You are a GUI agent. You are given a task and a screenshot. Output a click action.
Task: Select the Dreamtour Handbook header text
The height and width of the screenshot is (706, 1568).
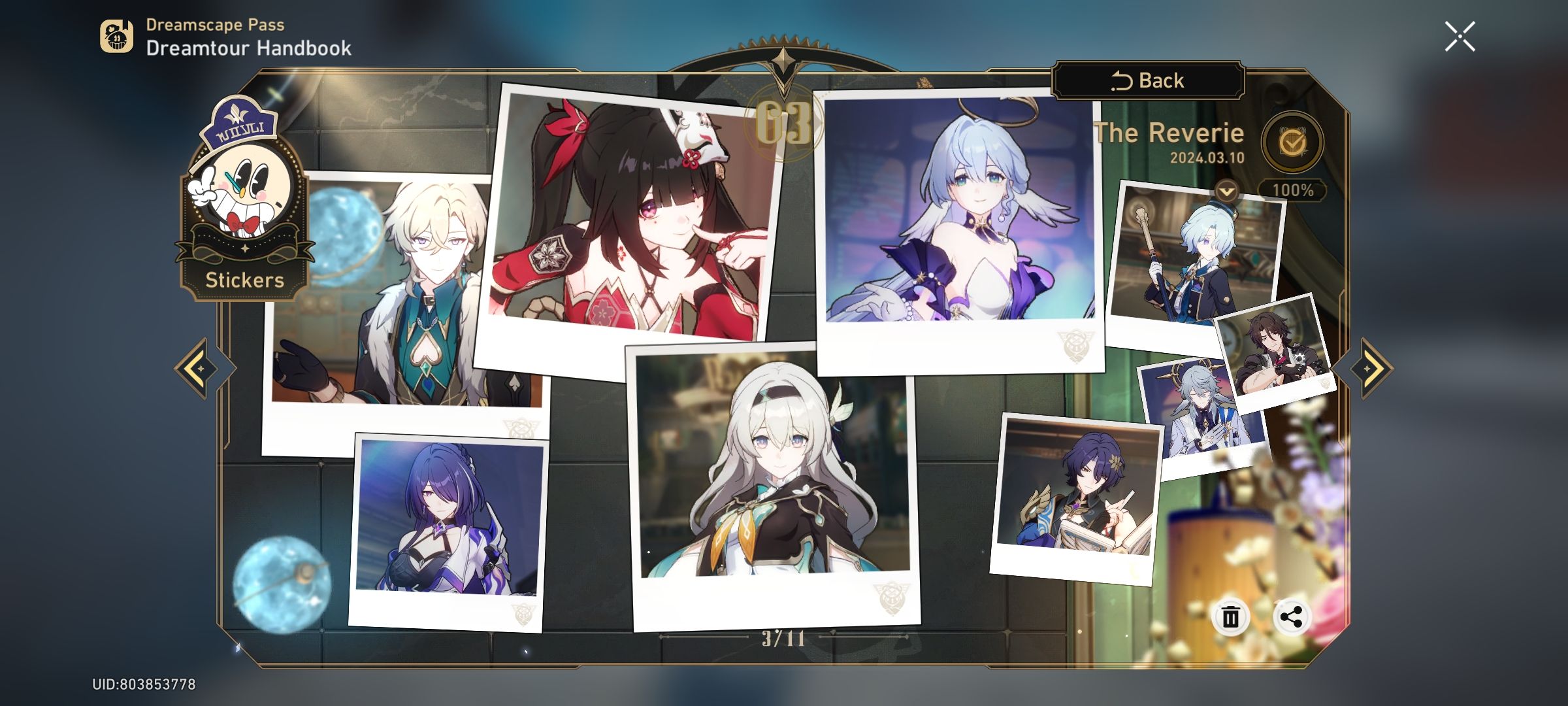coord(248,47)
